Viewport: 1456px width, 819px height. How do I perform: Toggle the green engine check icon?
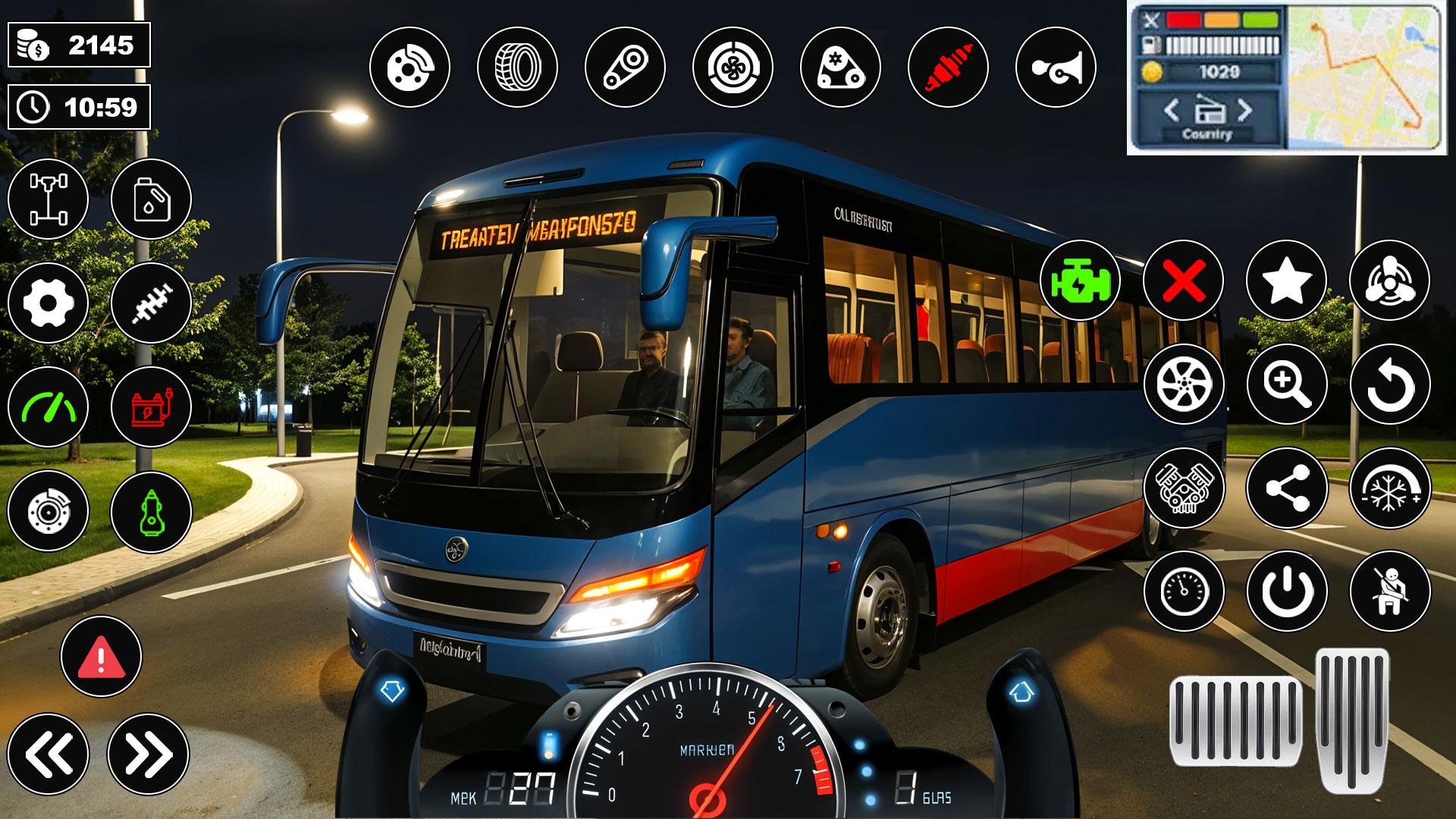1080,281
